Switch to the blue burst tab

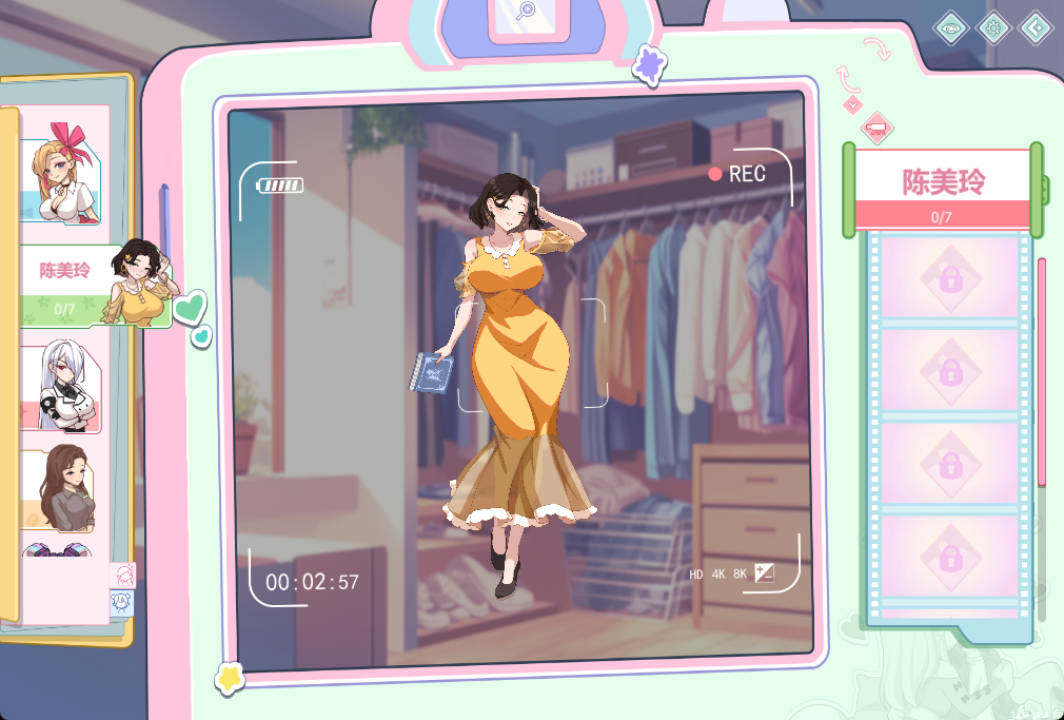pyautogui.click(x=121, y=602)
